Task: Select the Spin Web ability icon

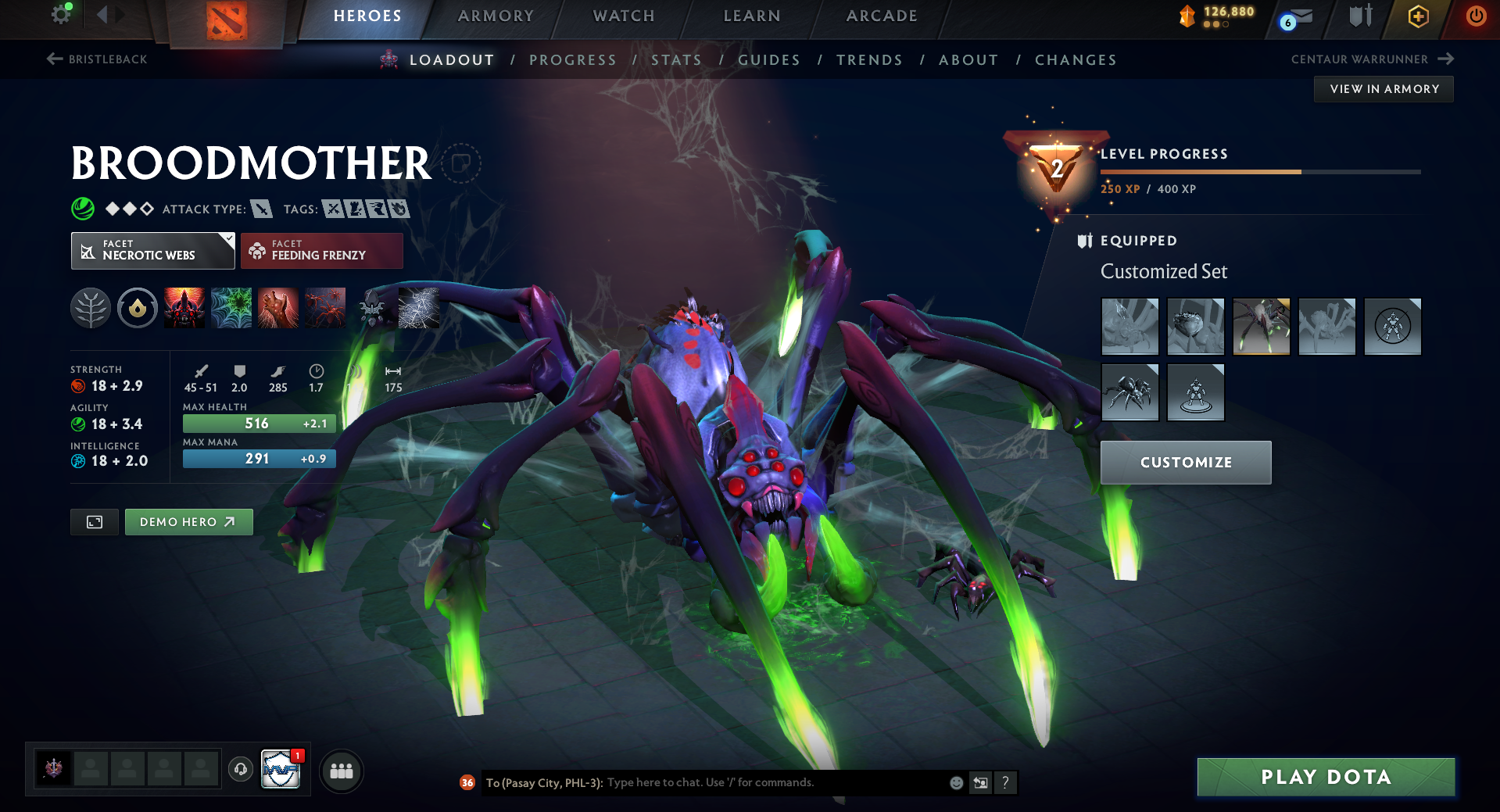Action: click(x=231, y=308)
